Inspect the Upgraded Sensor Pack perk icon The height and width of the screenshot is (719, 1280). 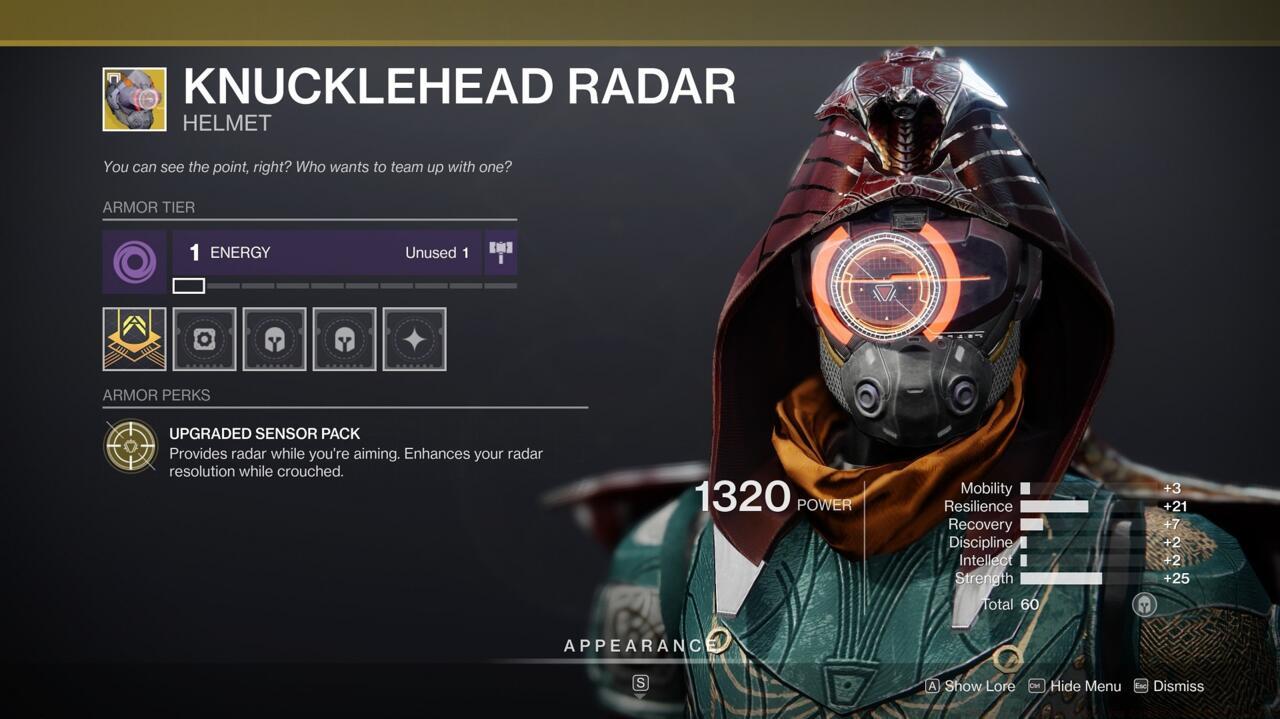pos(132,445)
